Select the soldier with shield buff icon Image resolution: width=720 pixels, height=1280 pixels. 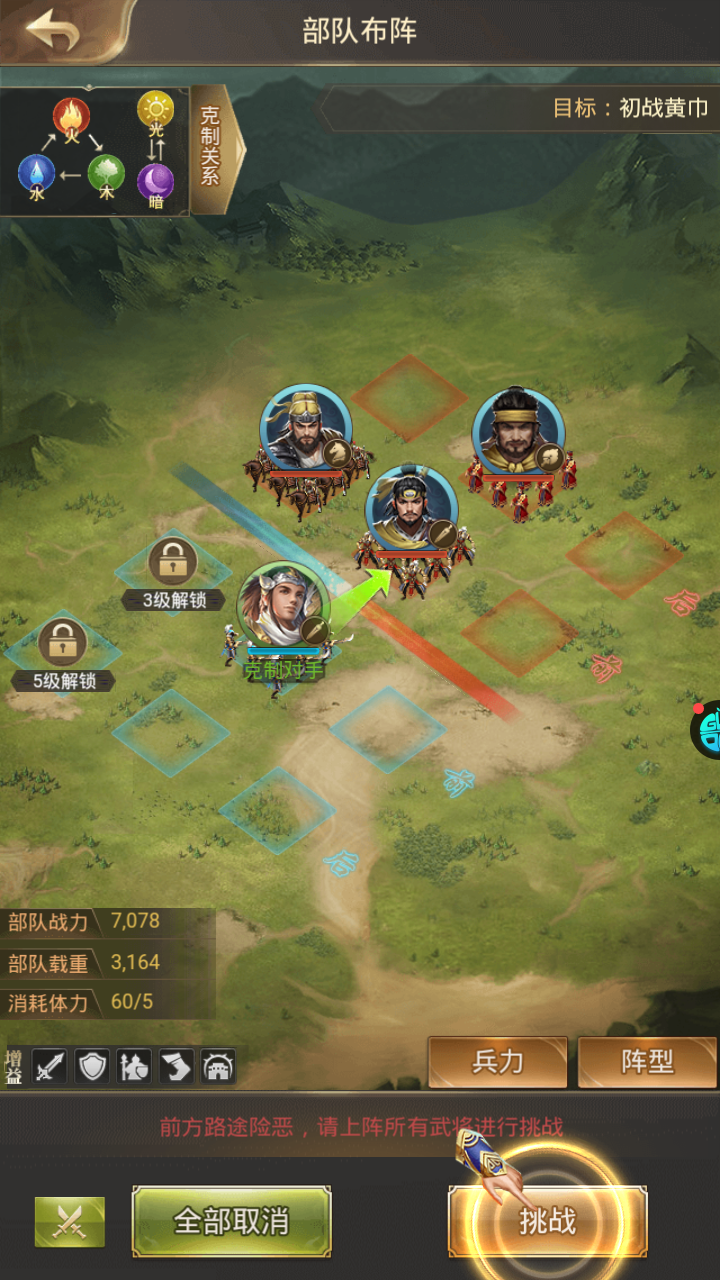click(134, 1067)
